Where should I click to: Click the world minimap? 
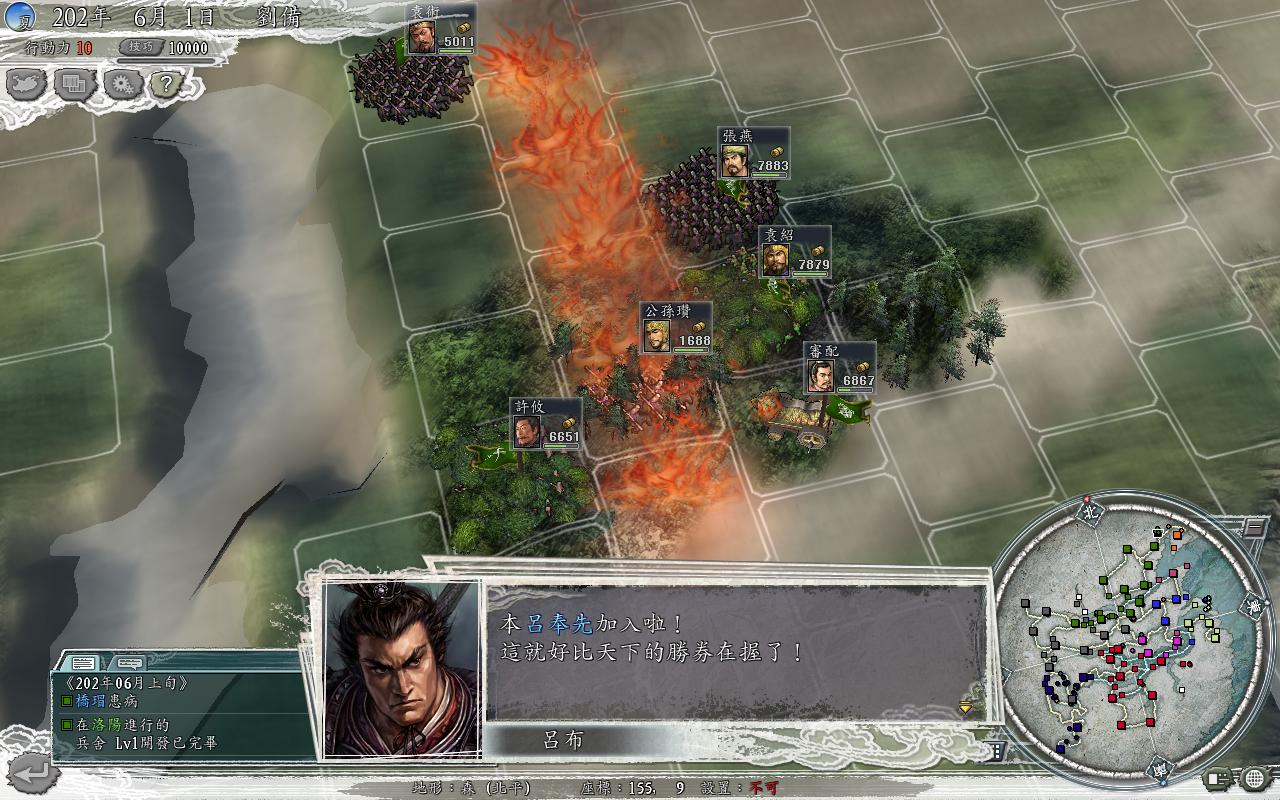1120,640
